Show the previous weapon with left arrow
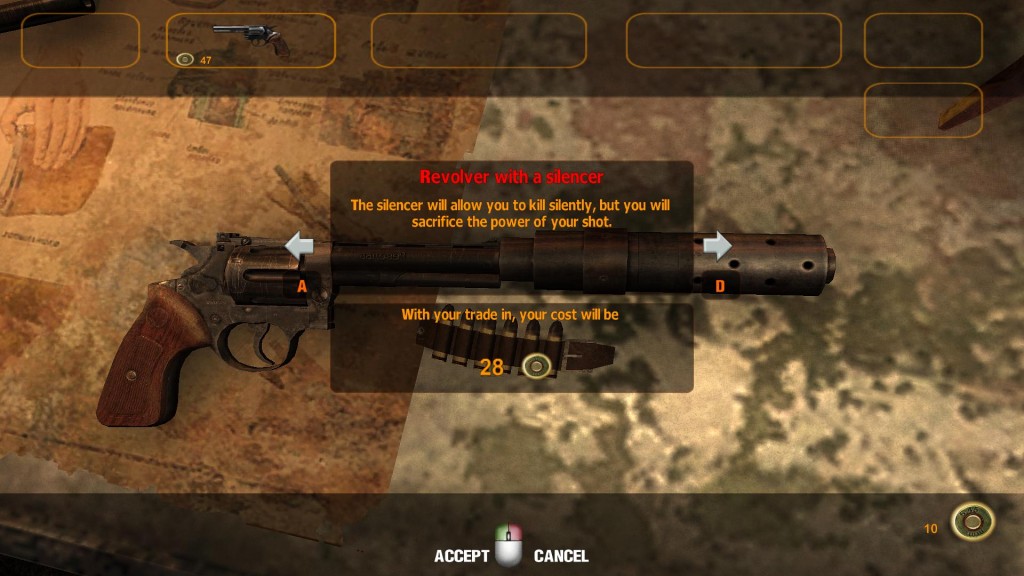This screenshot has height=576, width=1024. (299, 245)
